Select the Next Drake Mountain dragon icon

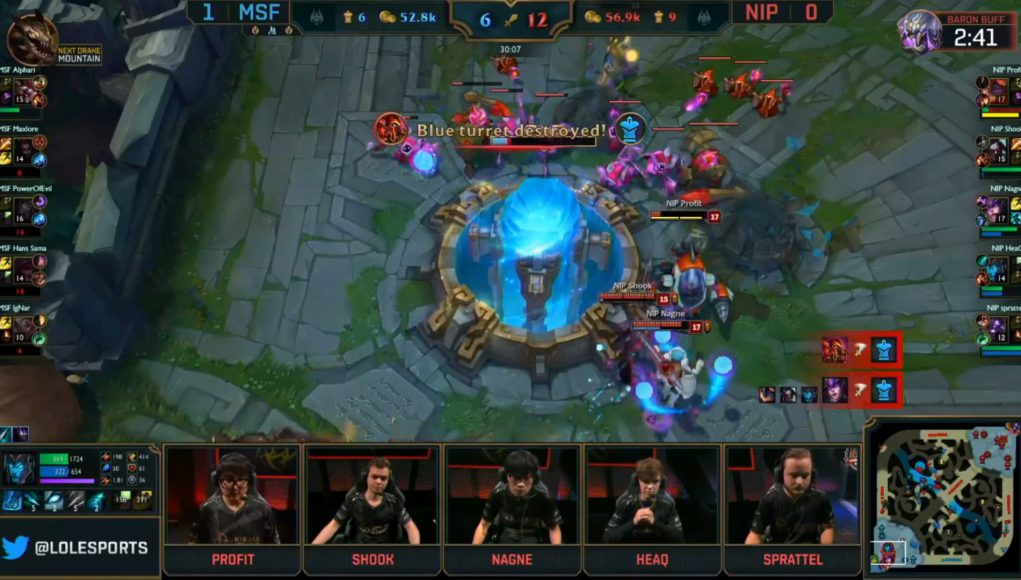31,39
